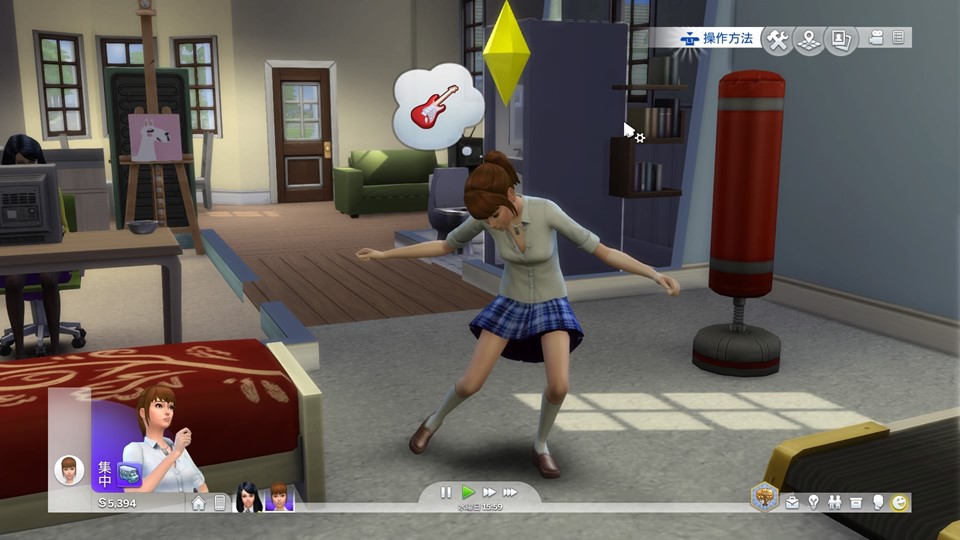Activate the camera controls icon

pyautogui.click(x=877, y=38)
